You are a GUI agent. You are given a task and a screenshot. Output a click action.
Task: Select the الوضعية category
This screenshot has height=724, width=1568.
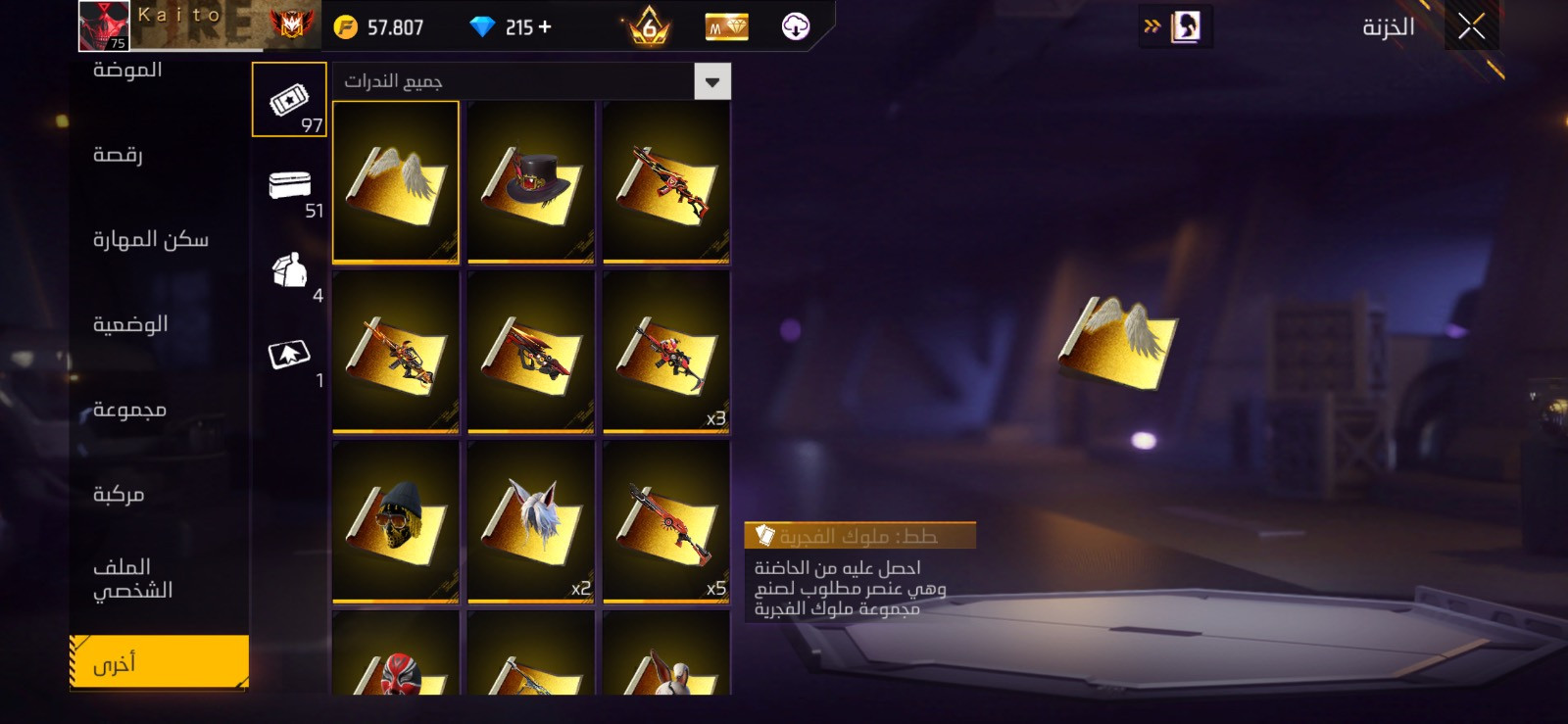130,324
